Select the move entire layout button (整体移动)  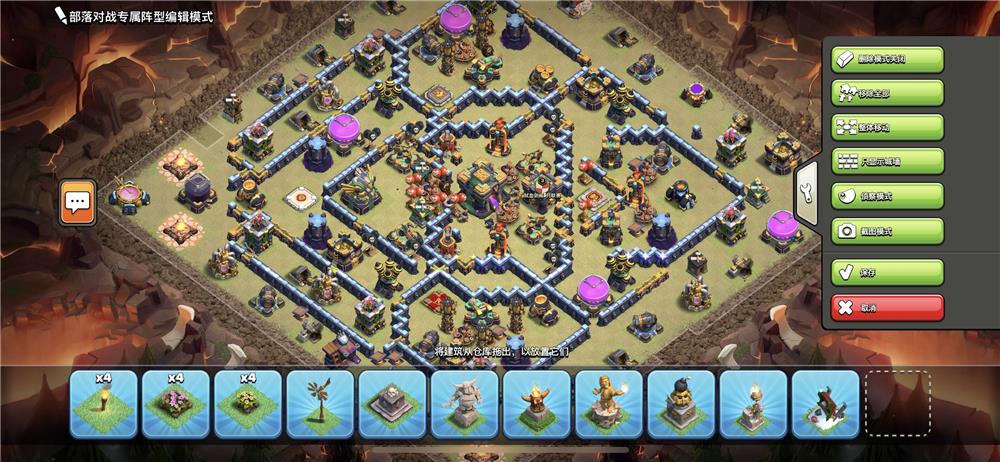pyautogui.click(x=887, y=128)
